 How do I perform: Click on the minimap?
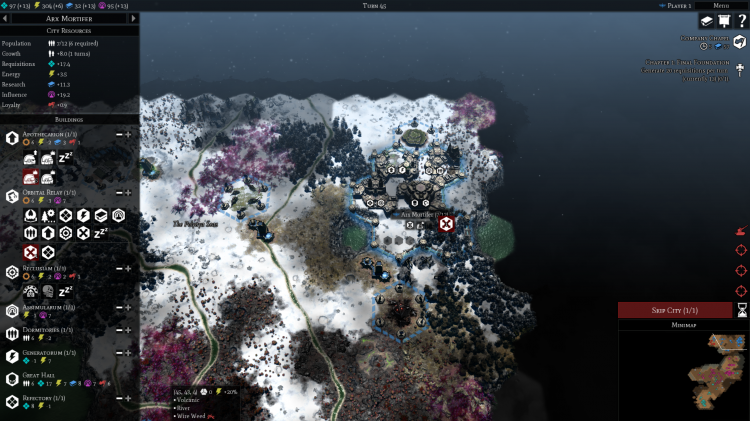pos(683,372)
